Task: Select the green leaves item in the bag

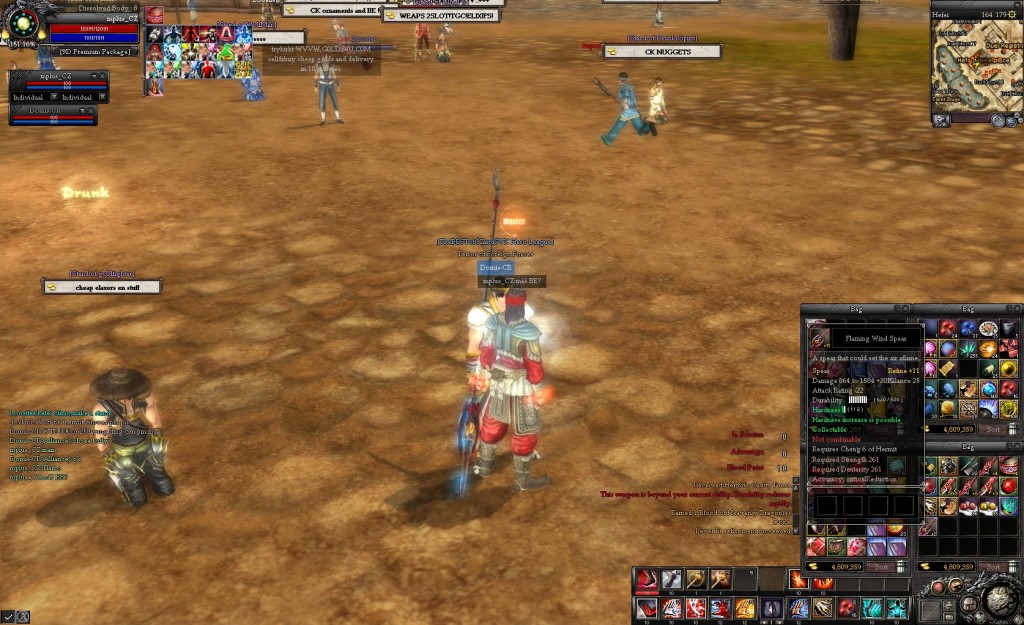Action: point(968,348)
